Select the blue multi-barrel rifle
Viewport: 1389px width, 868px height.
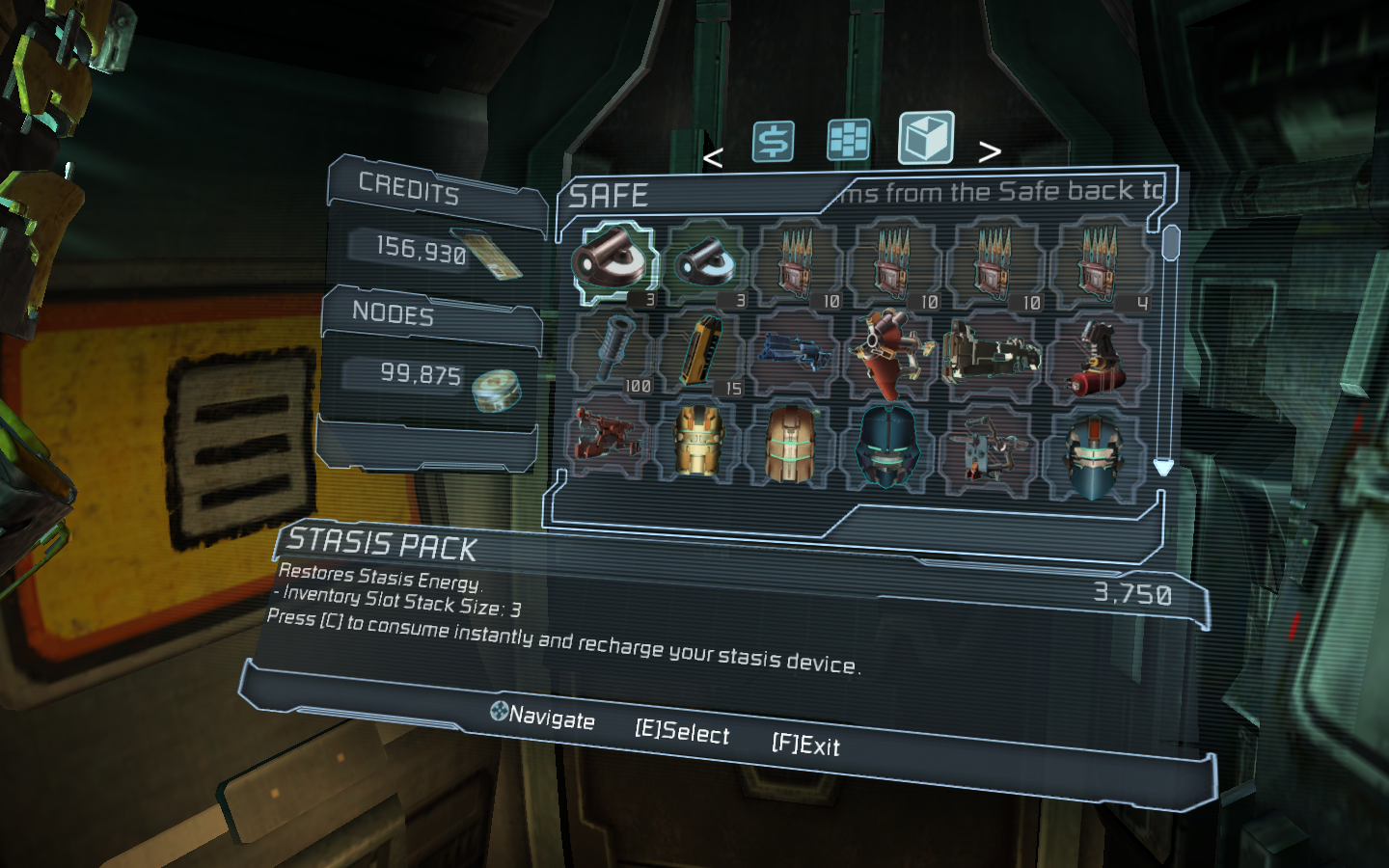(x=795, y=353)
